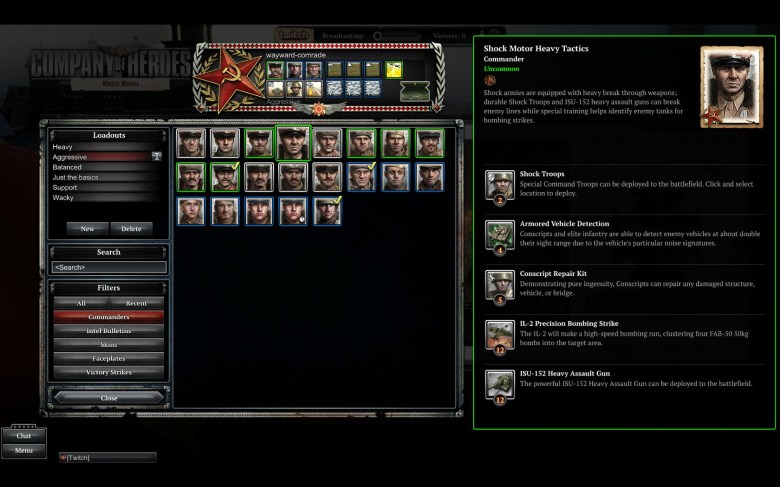Click the Search input field

[109, 267]
